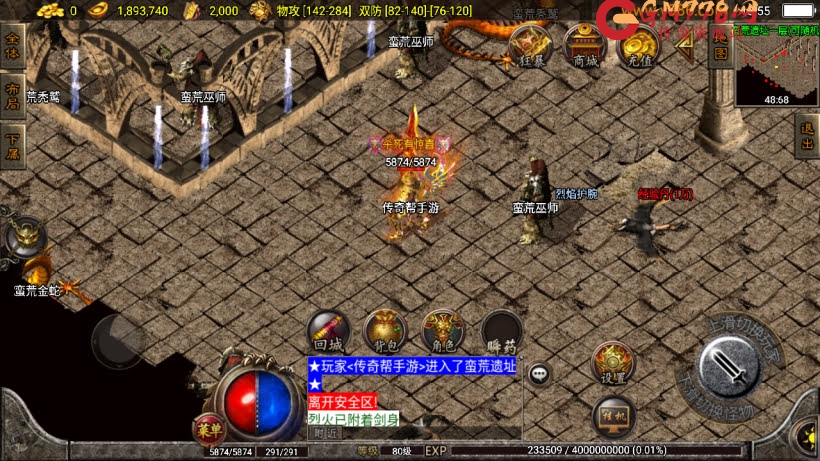Open the 角色 character sheet
The width and height of the screenshot is (820, 461).
point(443,330)
